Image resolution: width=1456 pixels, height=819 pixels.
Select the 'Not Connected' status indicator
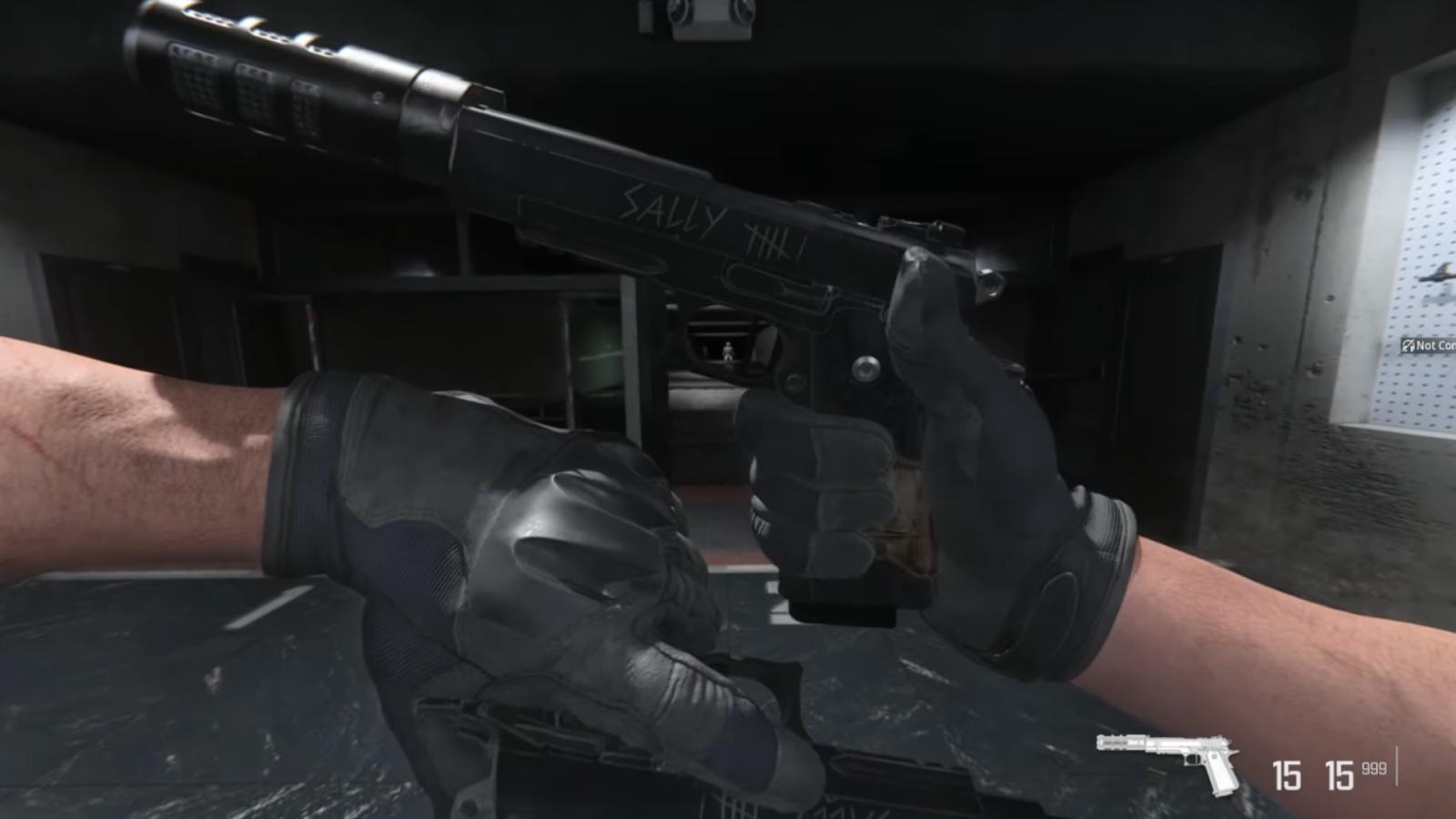pos(1424,346)
